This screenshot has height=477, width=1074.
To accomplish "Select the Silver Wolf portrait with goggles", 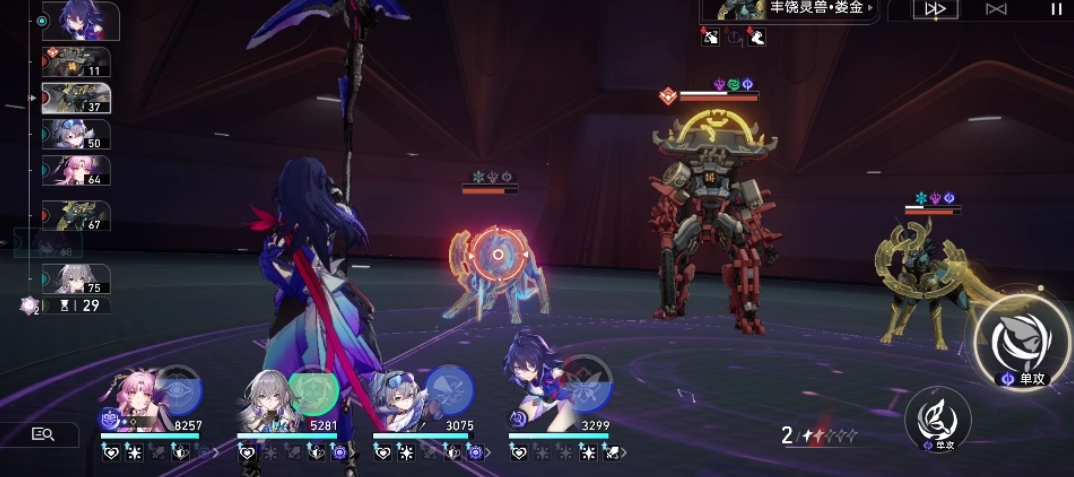I will [398, 400].
